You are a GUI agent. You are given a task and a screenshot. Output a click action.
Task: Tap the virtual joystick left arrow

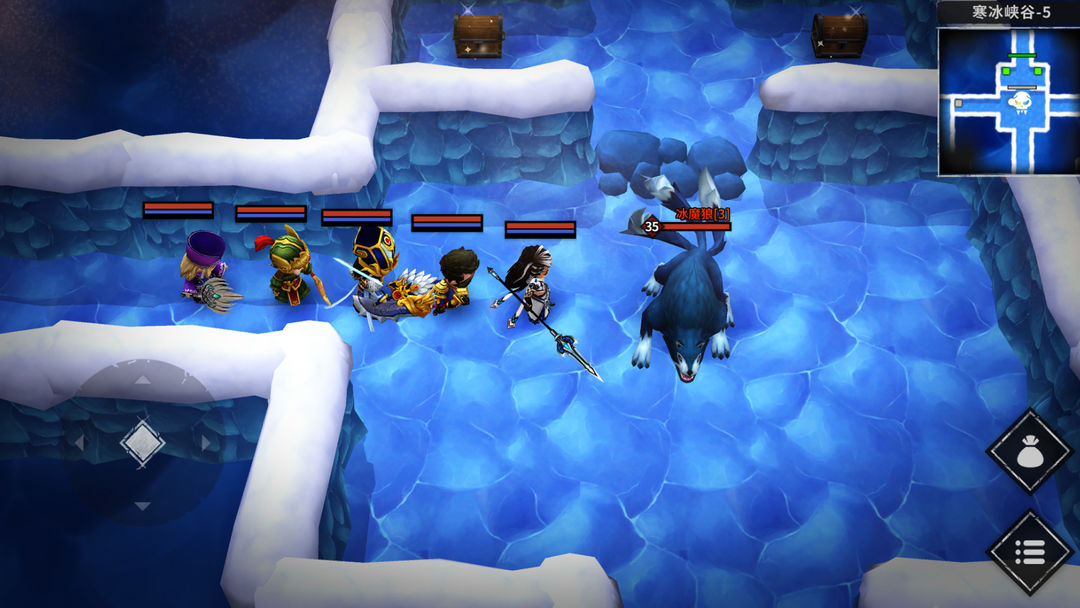pos(79,442)
